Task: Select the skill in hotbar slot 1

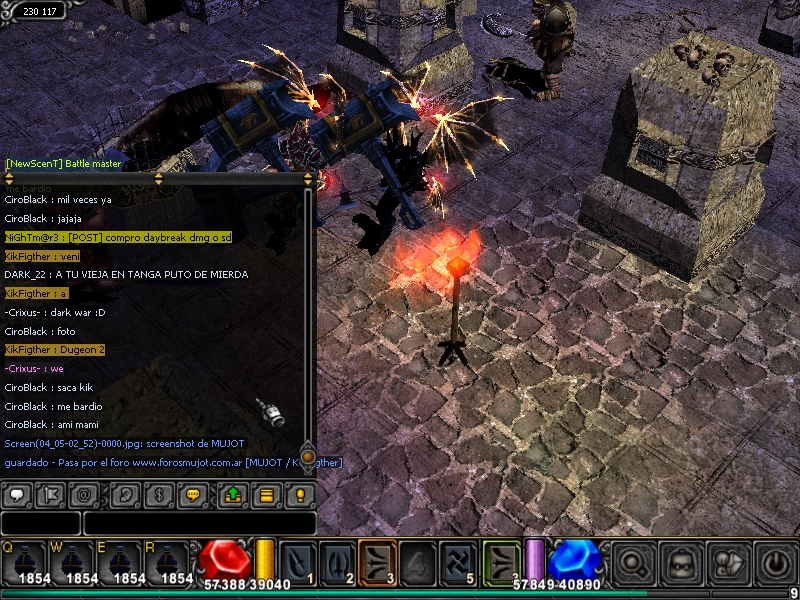Action: pos(299,562)
